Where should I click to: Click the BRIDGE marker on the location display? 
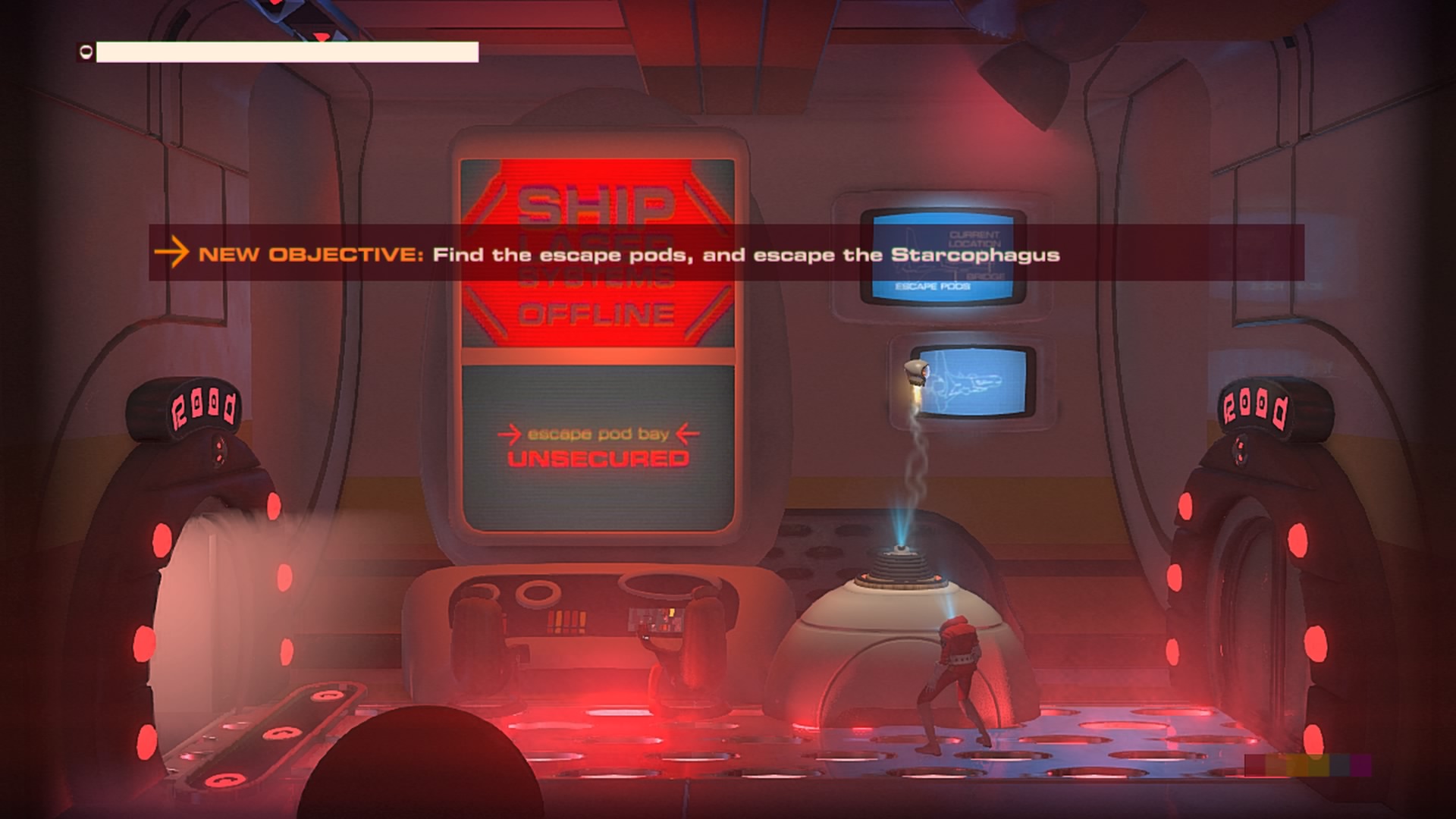tap(986, 276)
